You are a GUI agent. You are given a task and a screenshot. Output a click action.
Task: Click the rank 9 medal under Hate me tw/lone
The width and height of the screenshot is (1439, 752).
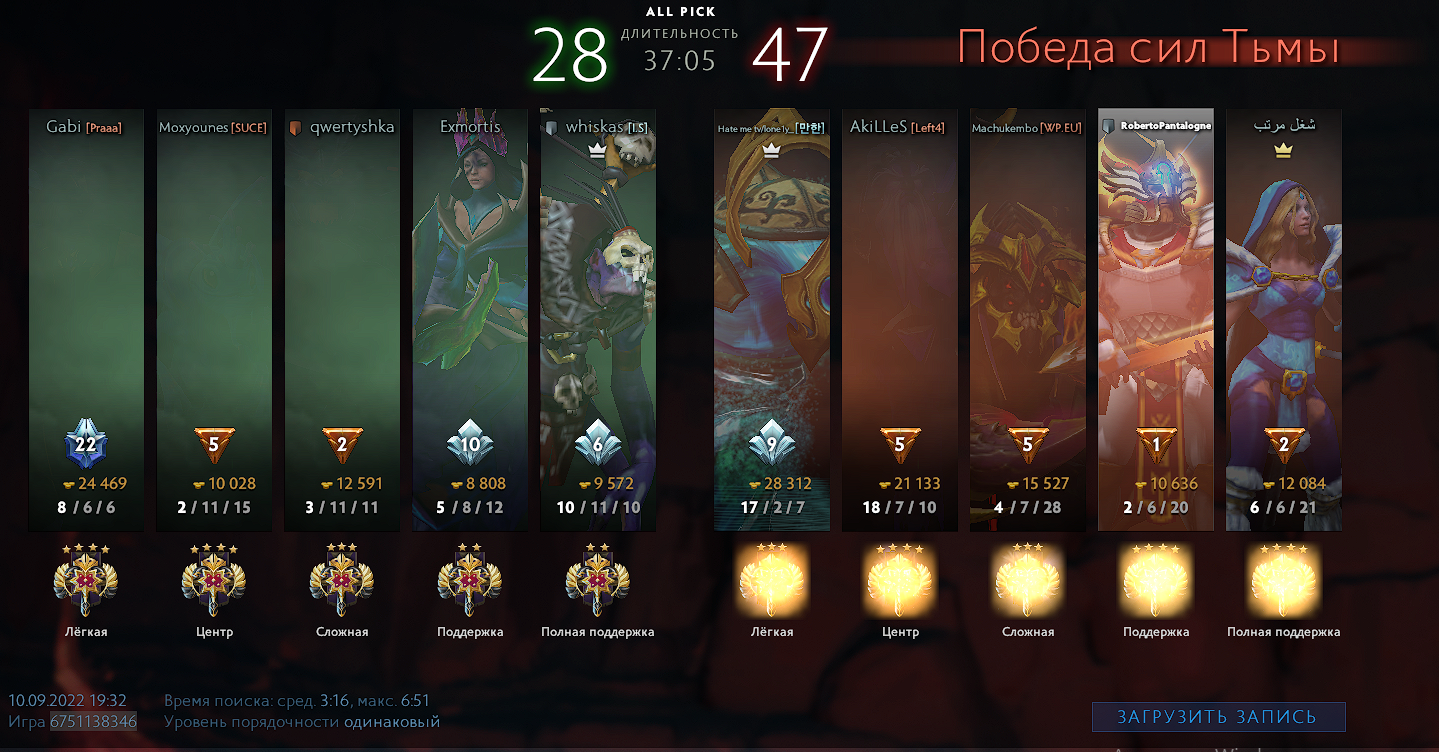770,443
